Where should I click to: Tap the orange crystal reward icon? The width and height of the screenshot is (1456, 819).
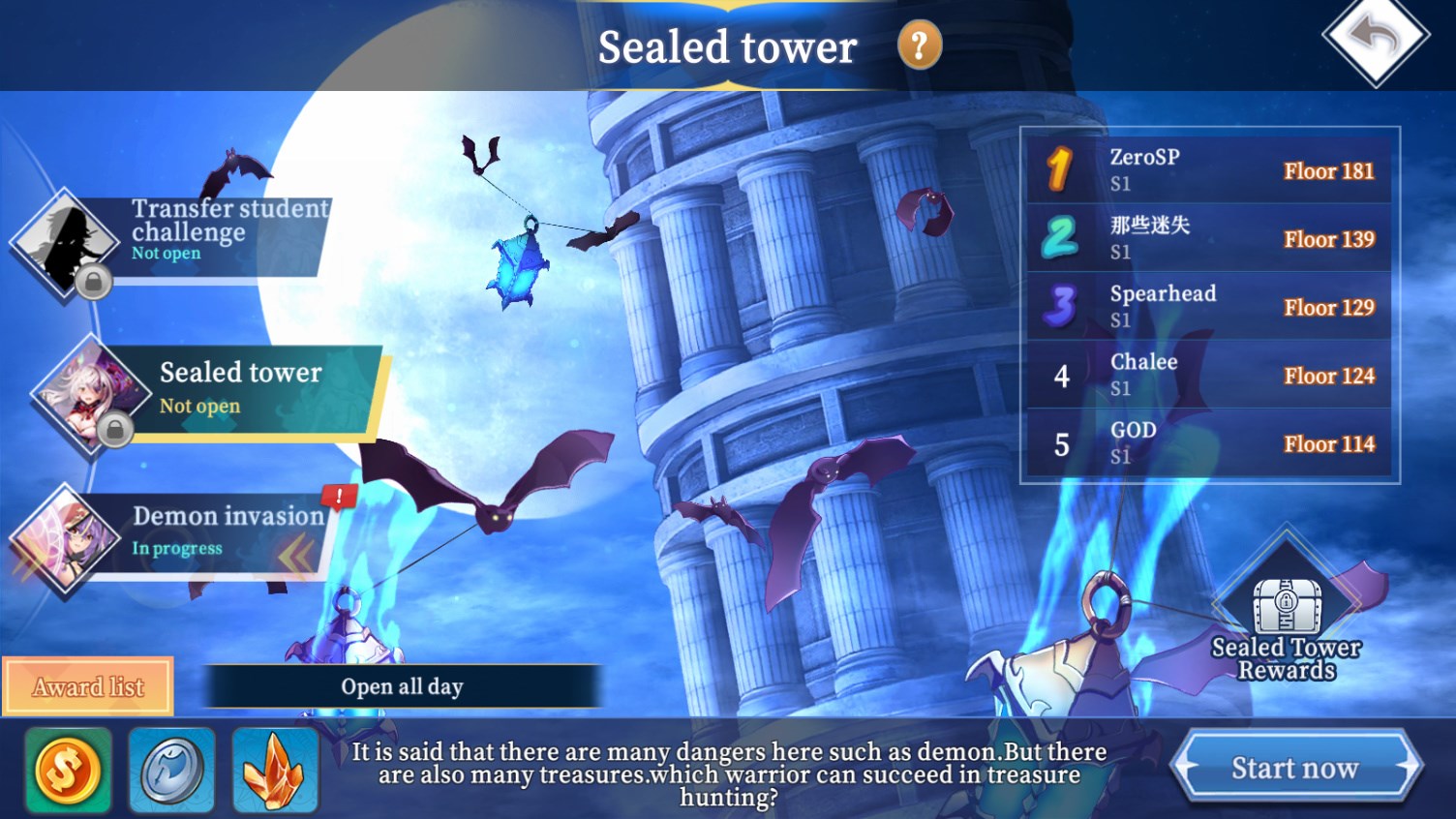coord(275,771)
